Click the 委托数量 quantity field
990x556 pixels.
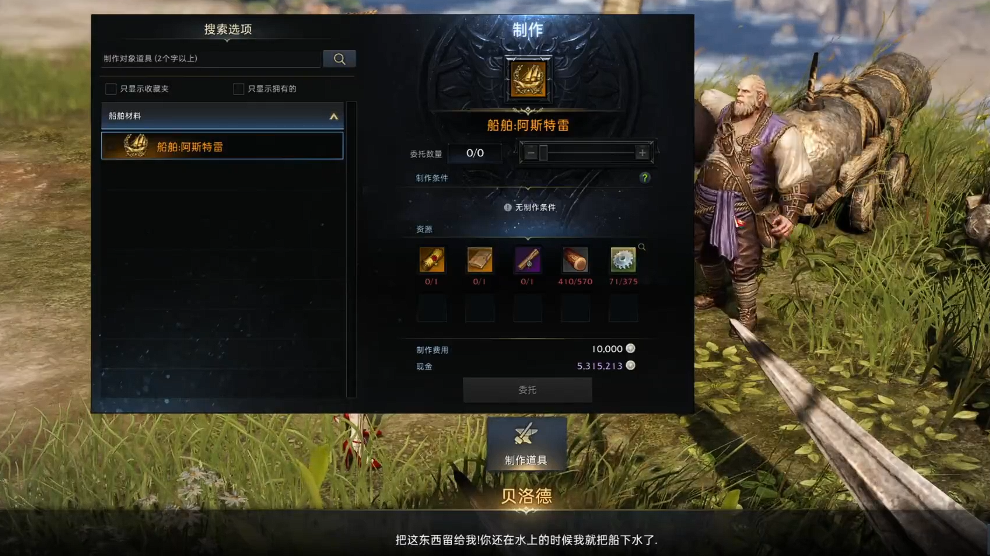pos(475,153)
